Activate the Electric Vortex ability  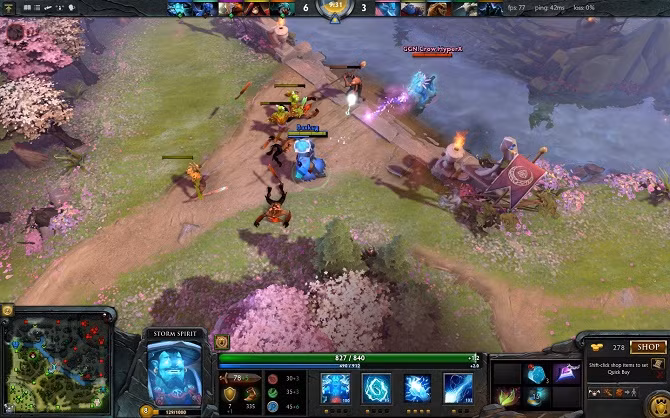[x=377, y=387]
